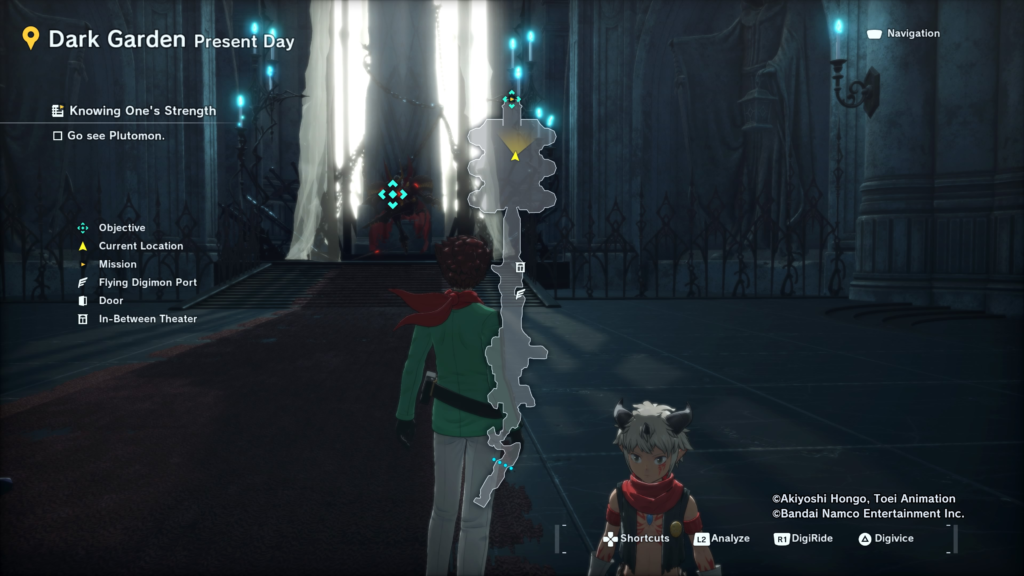Select the In-Between Theater legend entry
This screenshot has width=1024, height=576.
[147, 319]
